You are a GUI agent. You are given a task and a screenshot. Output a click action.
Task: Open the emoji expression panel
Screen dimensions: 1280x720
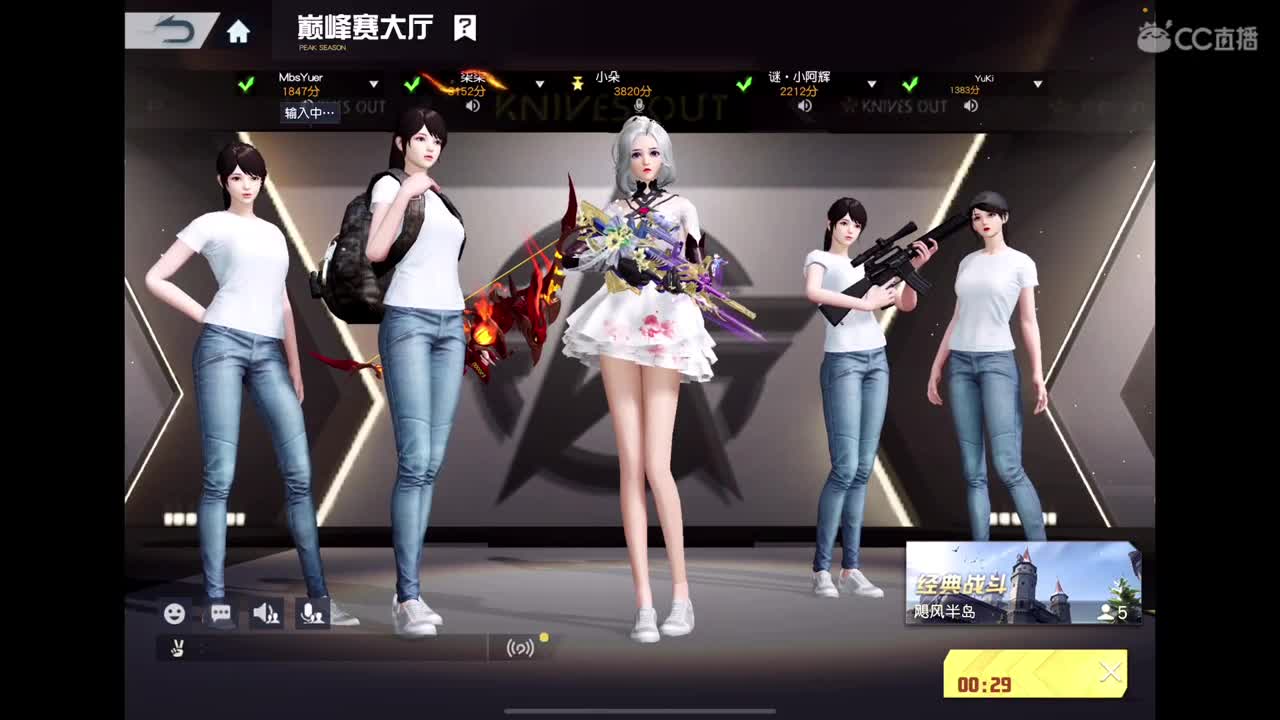tap(176, 613)
